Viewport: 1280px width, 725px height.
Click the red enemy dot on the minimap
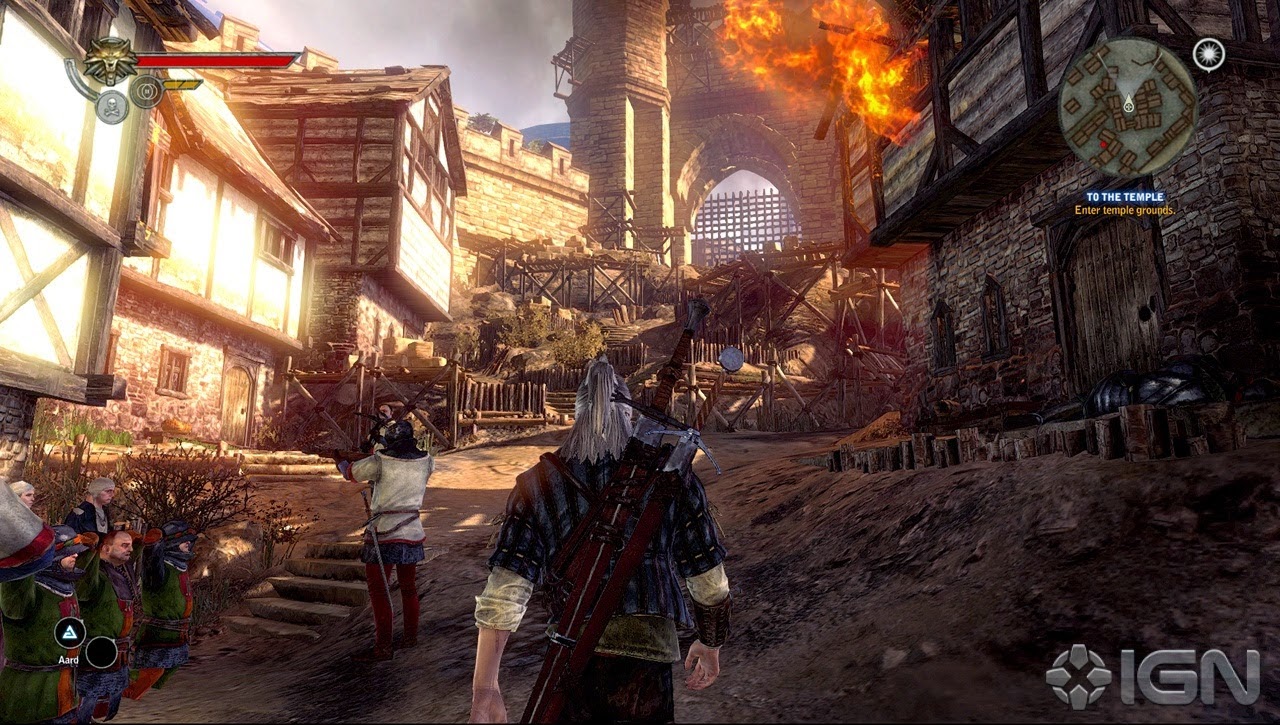1104,144
